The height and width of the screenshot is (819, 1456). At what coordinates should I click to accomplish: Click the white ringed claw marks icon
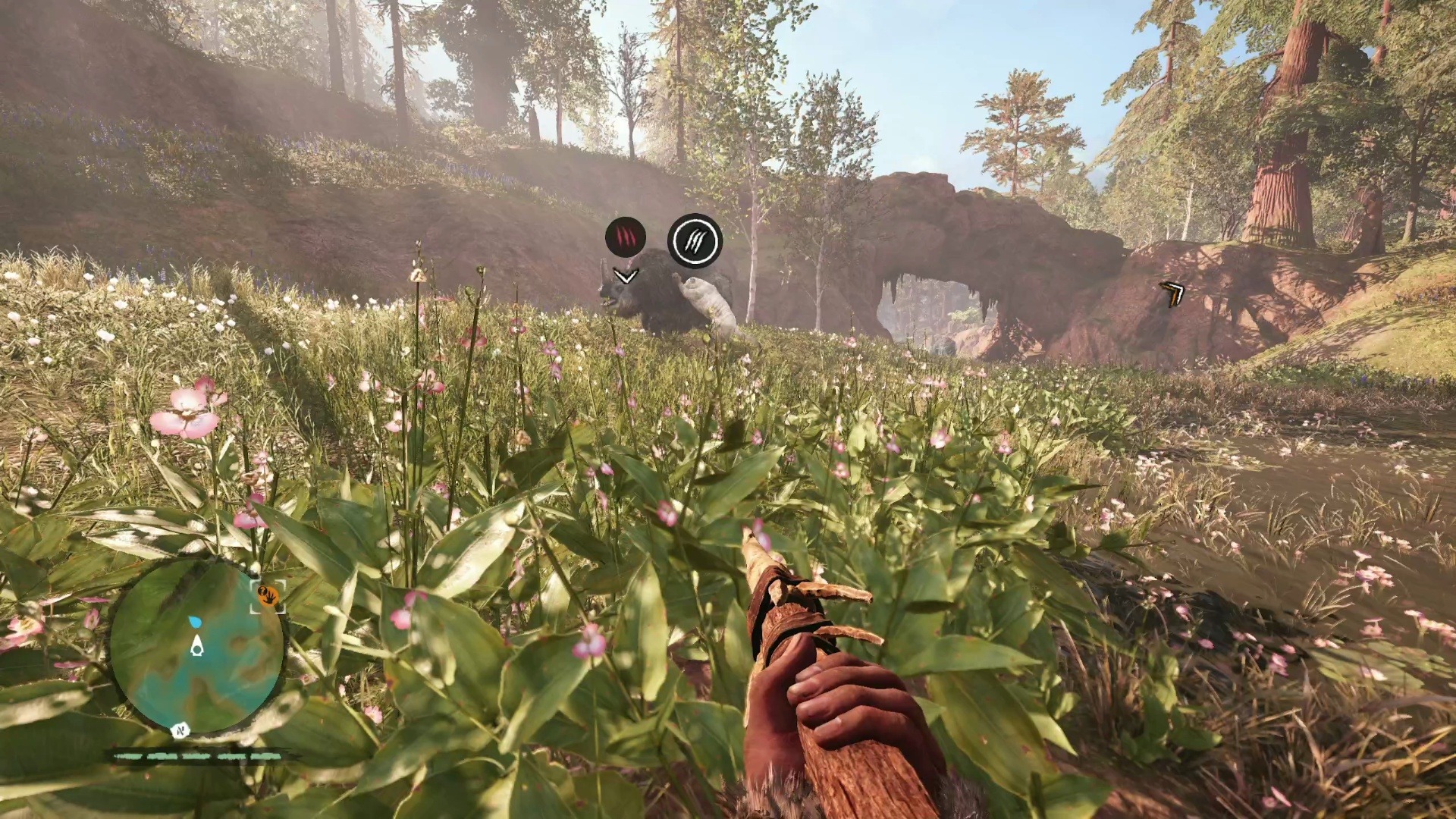click(x=695, y=241)
